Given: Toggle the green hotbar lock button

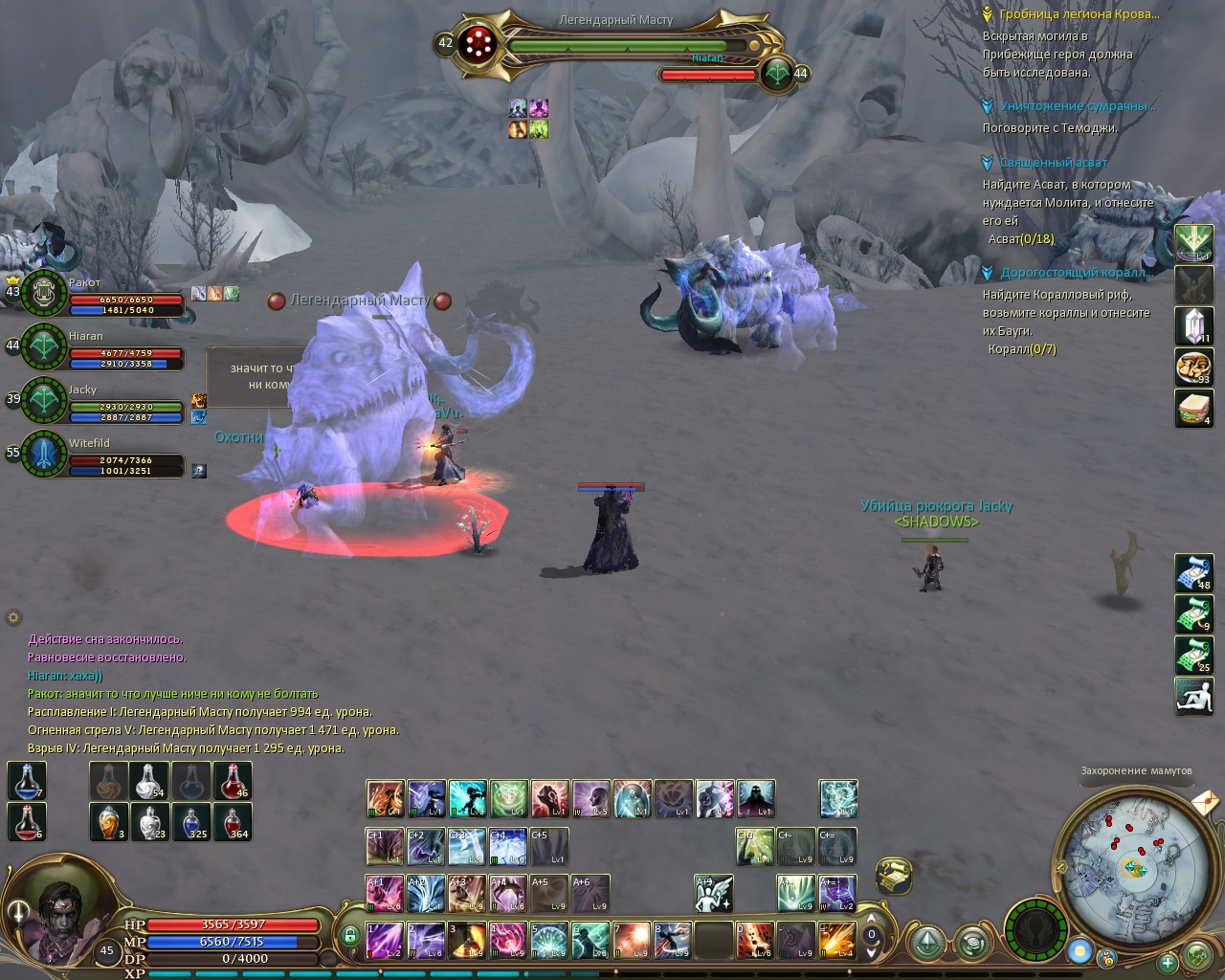Looking at the screenshot, I should click(350, 935).
